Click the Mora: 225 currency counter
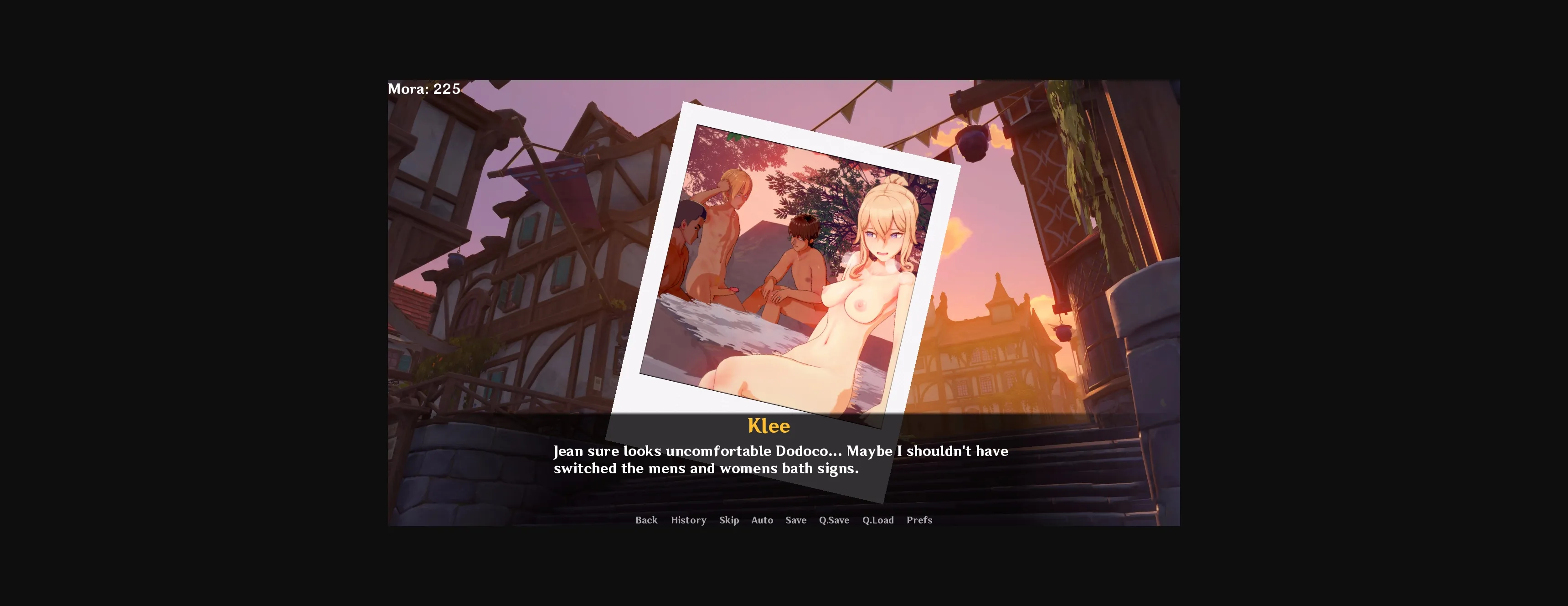Viewport: 1568px width, 606px height. click(424, 89)
